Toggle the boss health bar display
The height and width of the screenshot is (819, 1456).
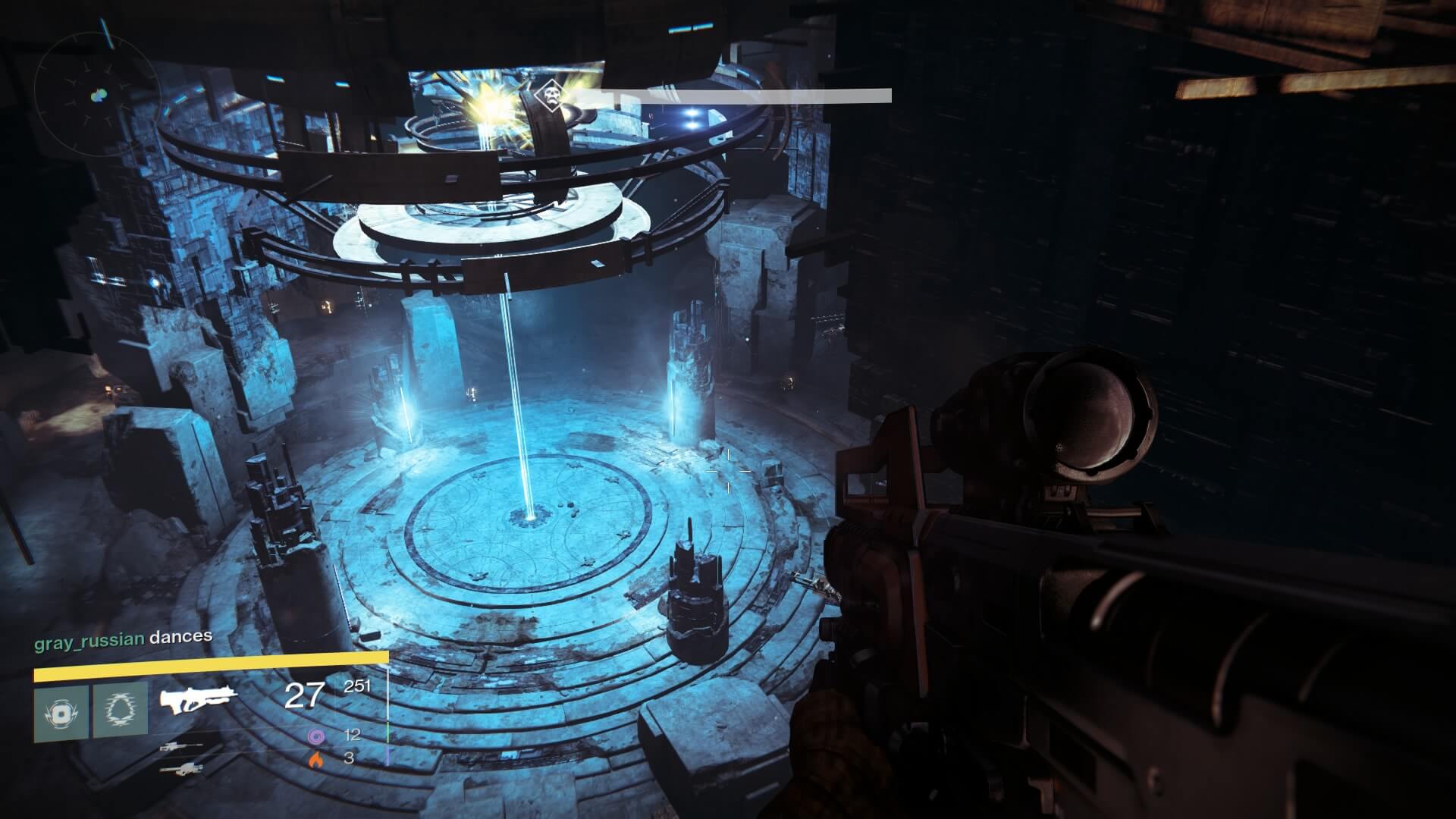click(x=739, y=96)
